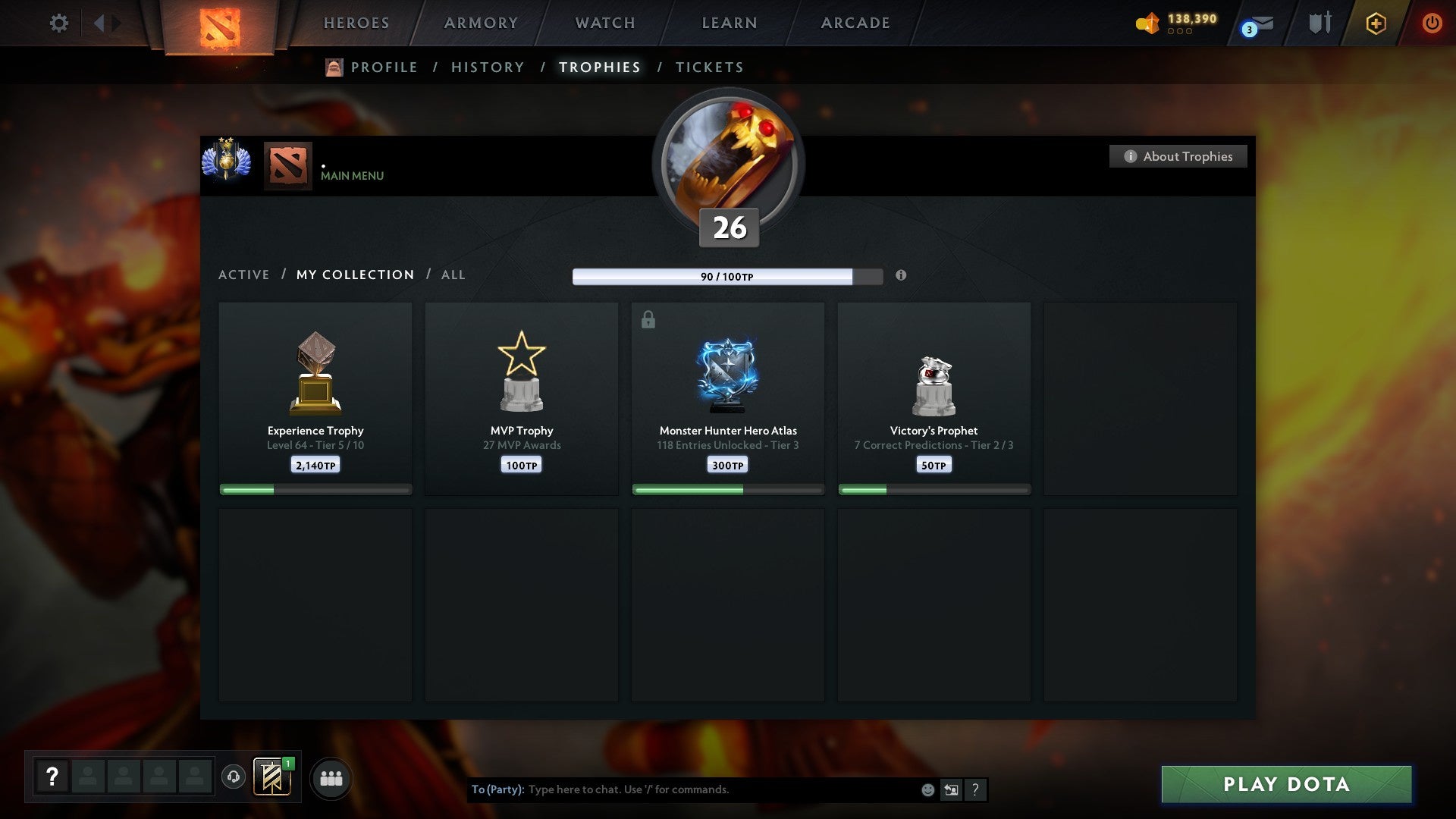
Task: Check the shards balance counter icon
Action: coord(1147,24)
